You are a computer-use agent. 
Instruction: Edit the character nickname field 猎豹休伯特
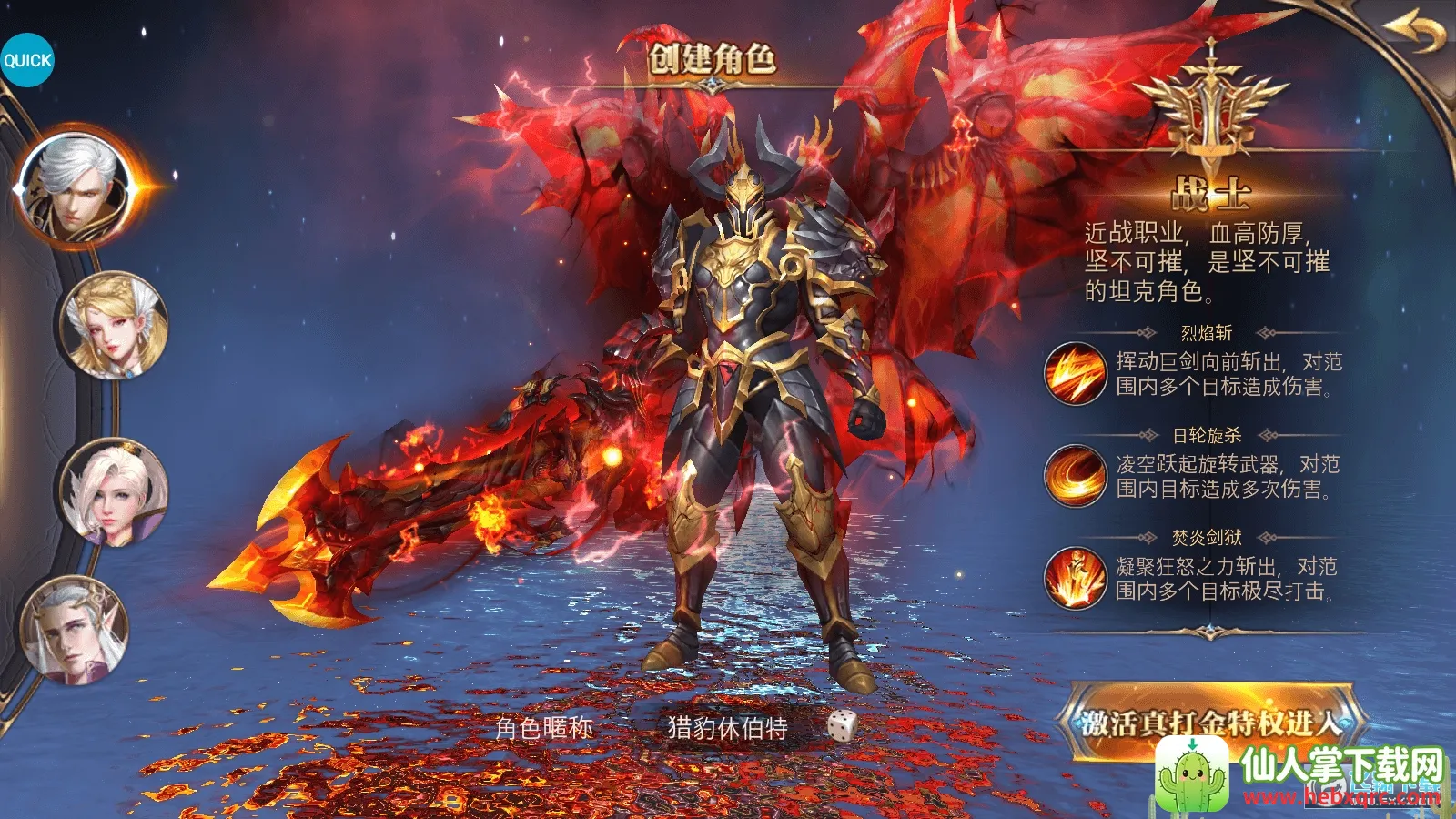click(x=727, y=728)
